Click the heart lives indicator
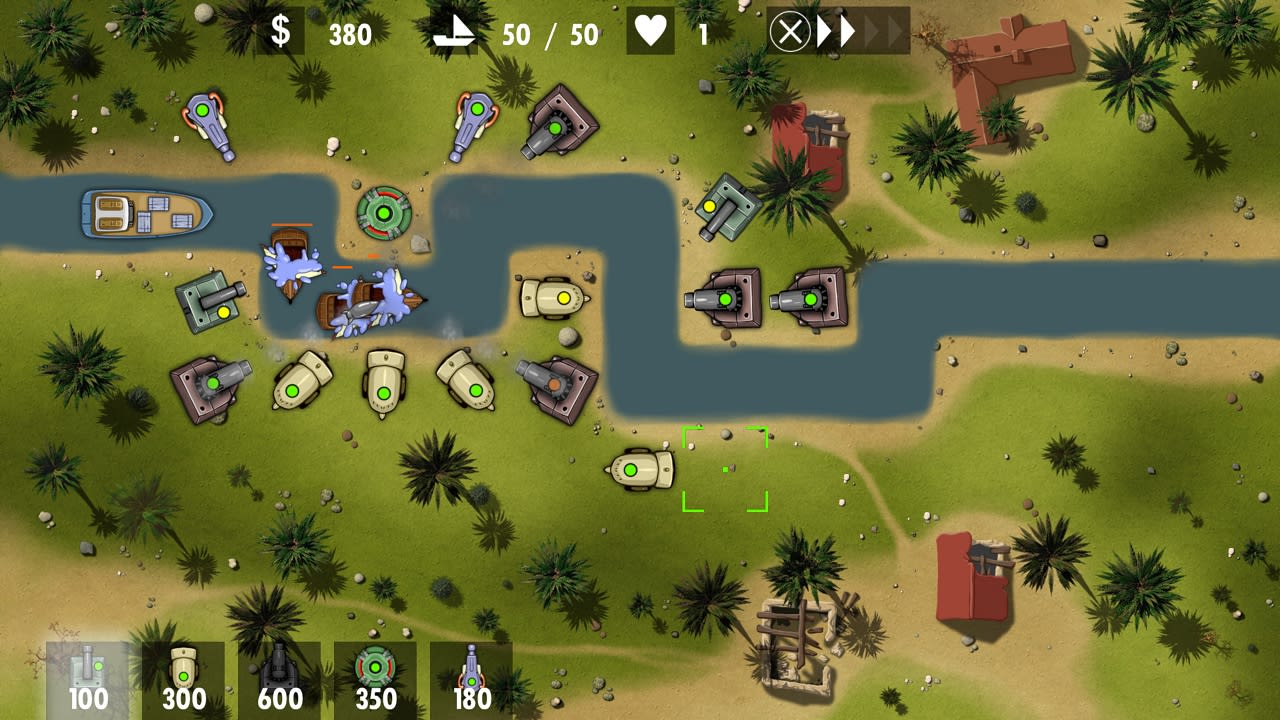This screenshot has height=720, width=1280. [650, 31]
